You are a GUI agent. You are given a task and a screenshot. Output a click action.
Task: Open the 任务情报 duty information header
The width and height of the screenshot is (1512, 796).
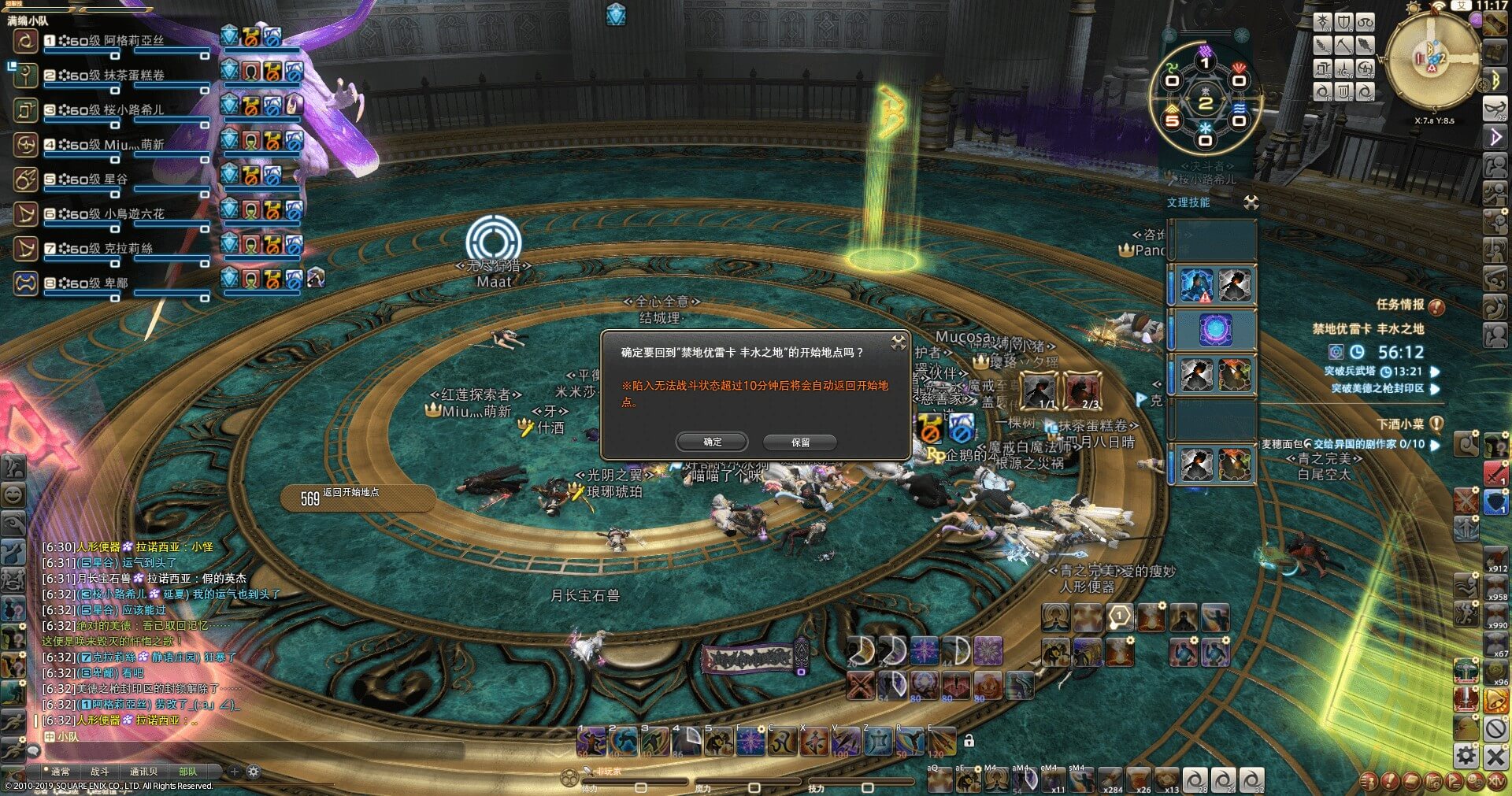click(1400, 305)
